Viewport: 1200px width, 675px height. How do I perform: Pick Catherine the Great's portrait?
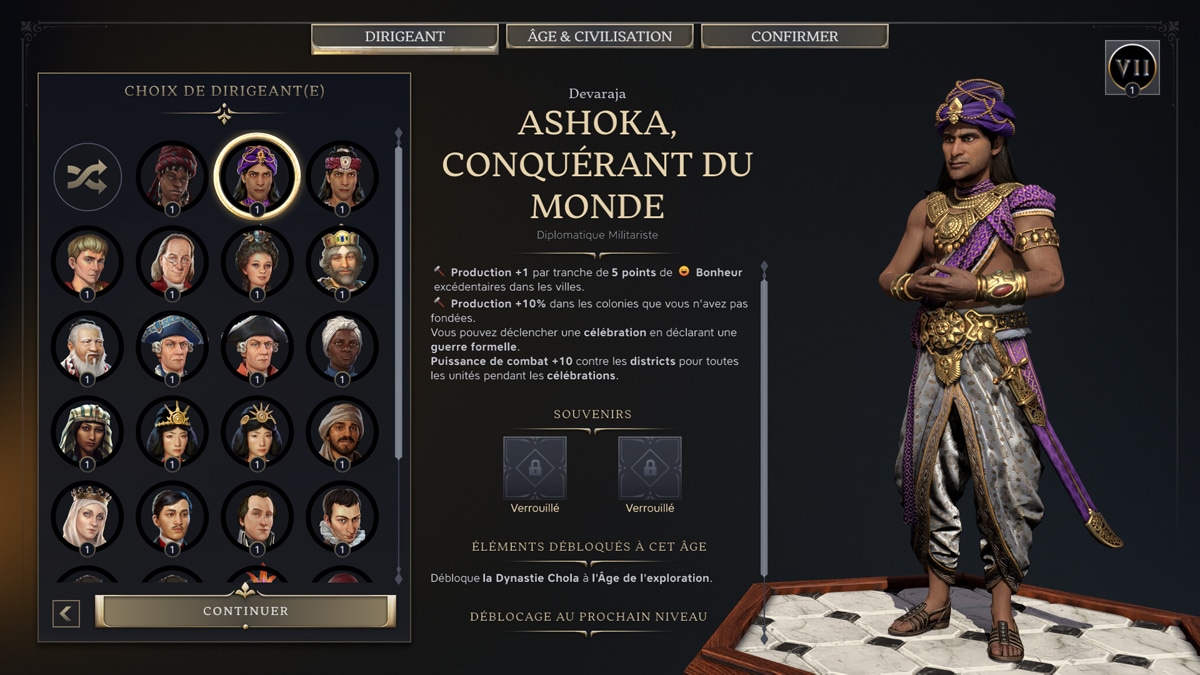click(x=257, y=261)
